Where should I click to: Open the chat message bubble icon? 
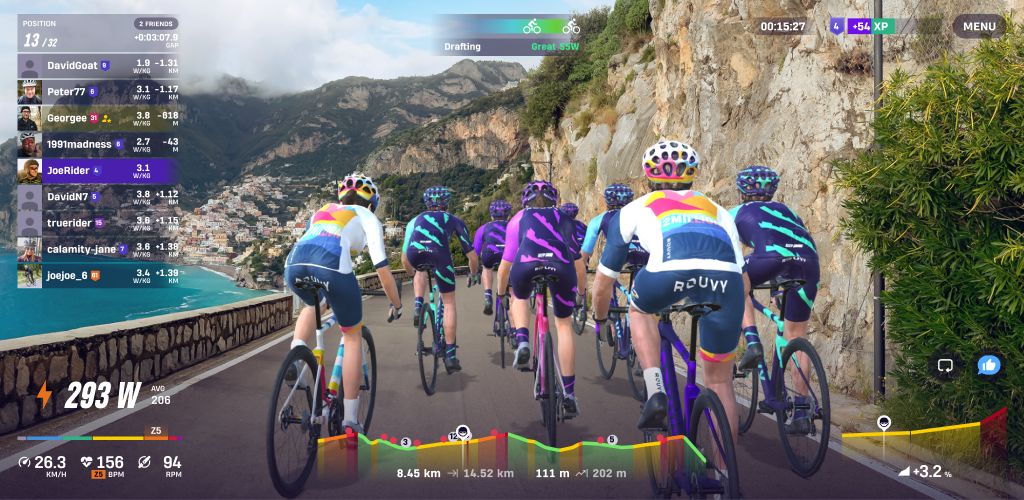(x=944, y=365)
